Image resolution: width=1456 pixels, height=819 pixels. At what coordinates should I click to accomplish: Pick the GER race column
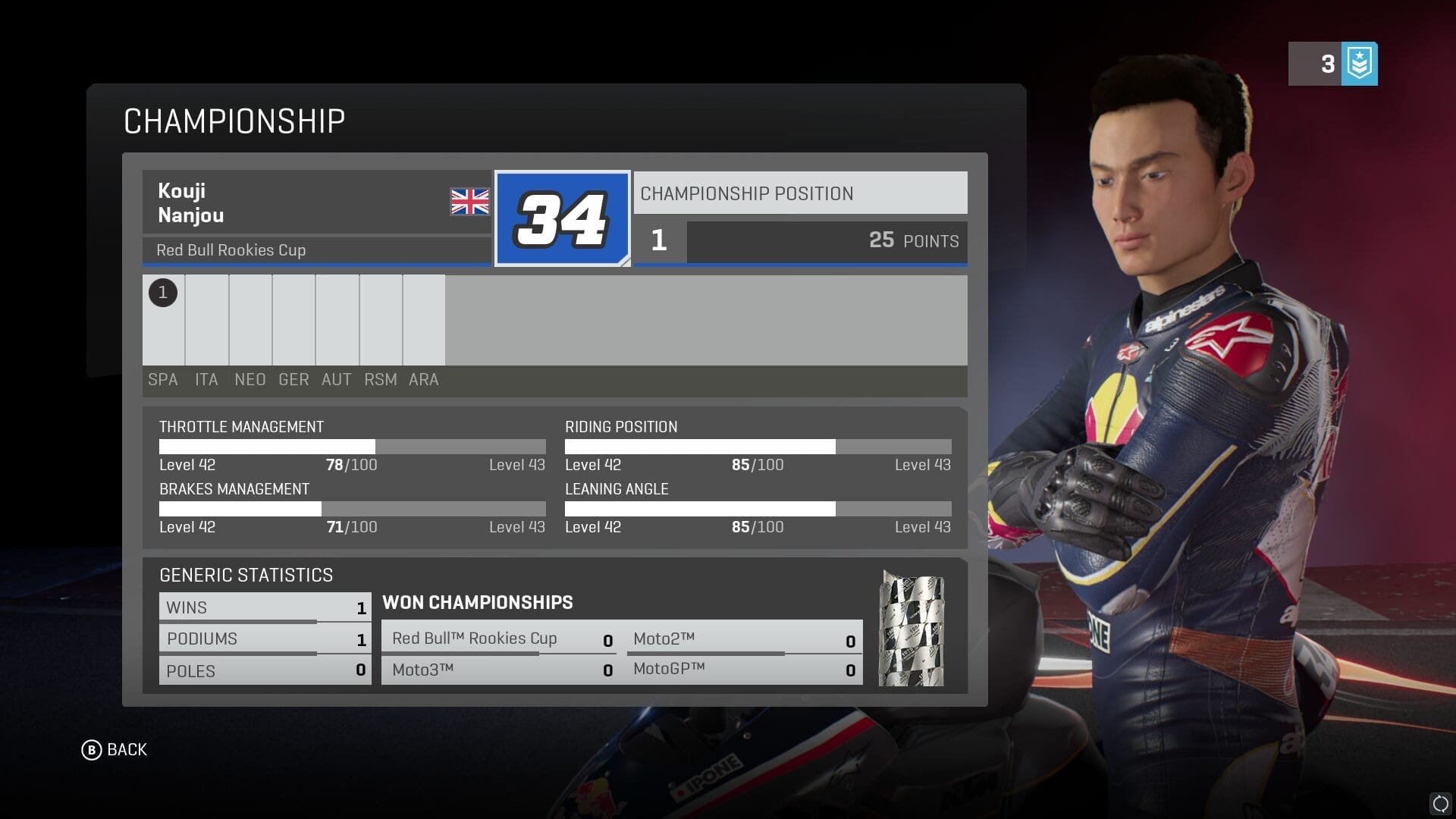[293, 320]
